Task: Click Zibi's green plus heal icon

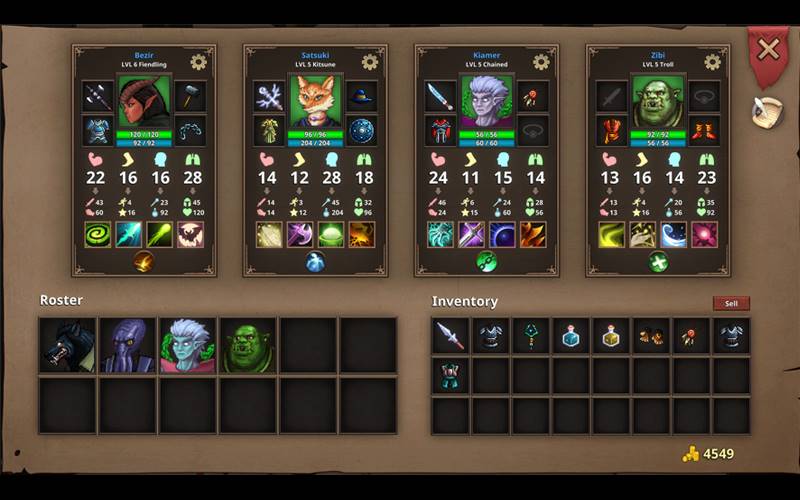Action: click(657, 262)
